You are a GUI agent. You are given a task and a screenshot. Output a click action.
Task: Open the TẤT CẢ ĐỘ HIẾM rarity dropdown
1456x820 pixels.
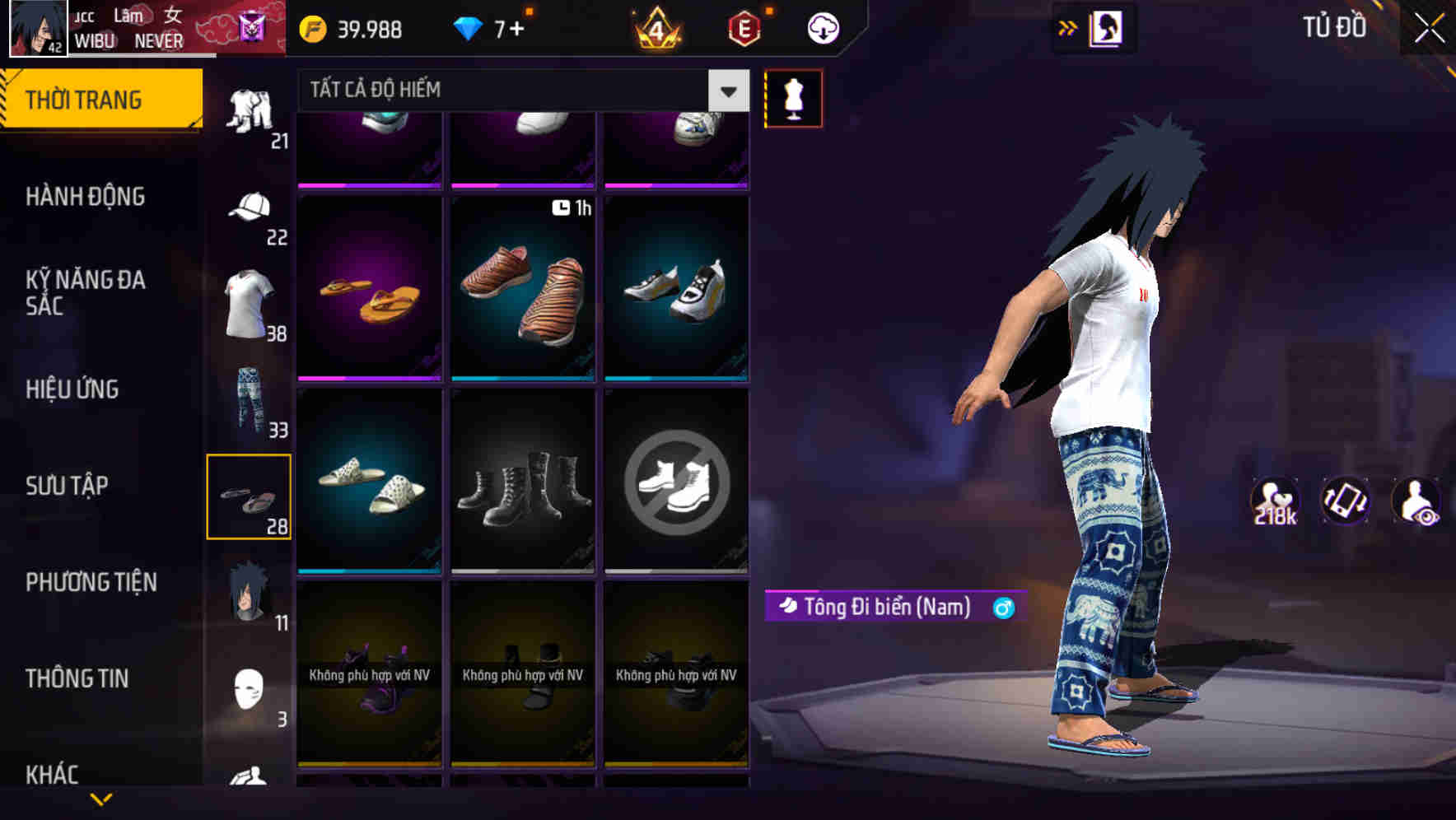coord(519,91)
